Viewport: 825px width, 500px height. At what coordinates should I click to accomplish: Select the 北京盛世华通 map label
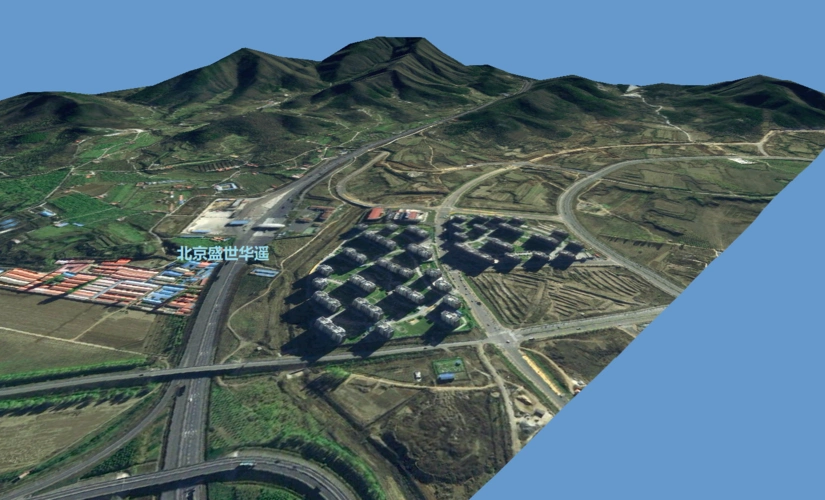pos(223,254)
